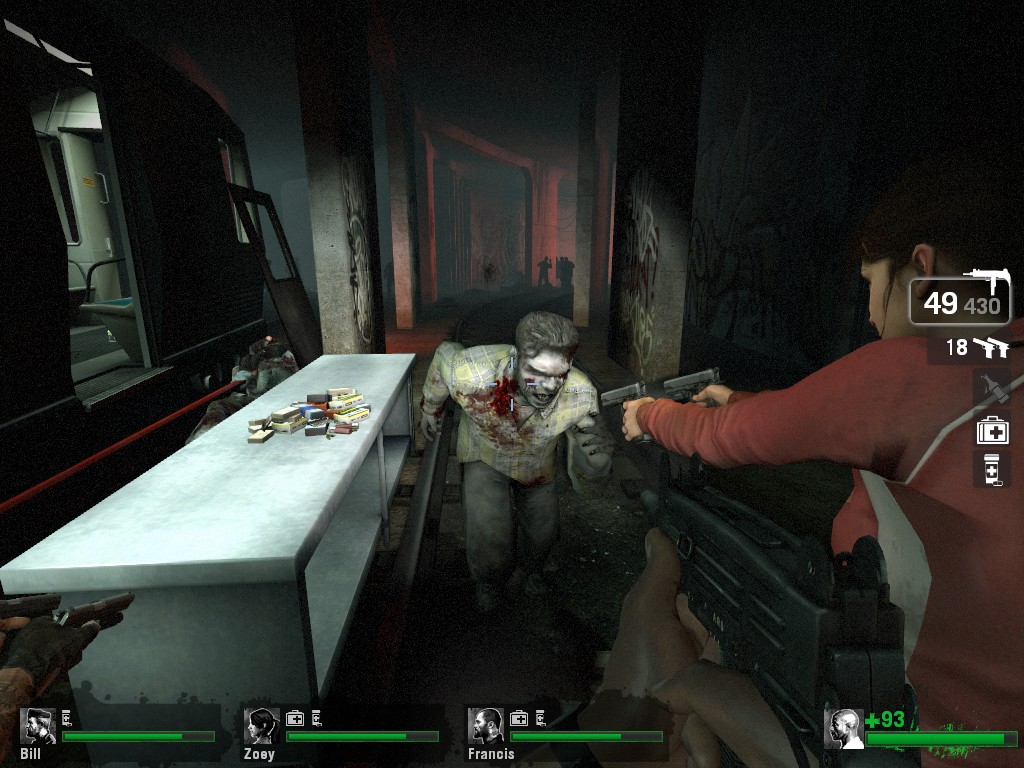1024x768 pixels.
Task: Select the dimmed molotov slot
Action: tap(992, 388)
